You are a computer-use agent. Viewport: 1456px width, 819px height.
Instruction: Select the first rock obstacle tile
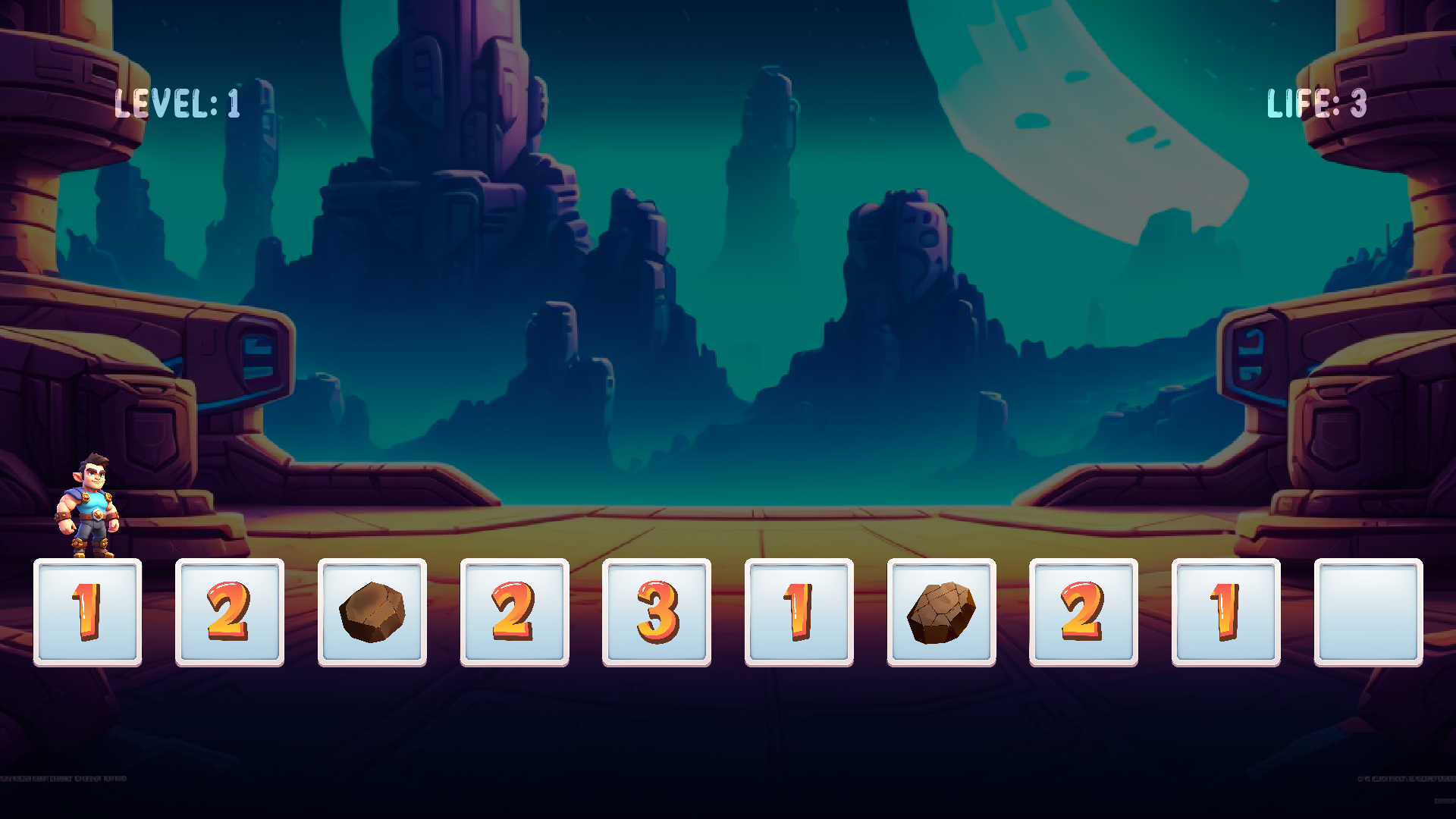[372, 614]
